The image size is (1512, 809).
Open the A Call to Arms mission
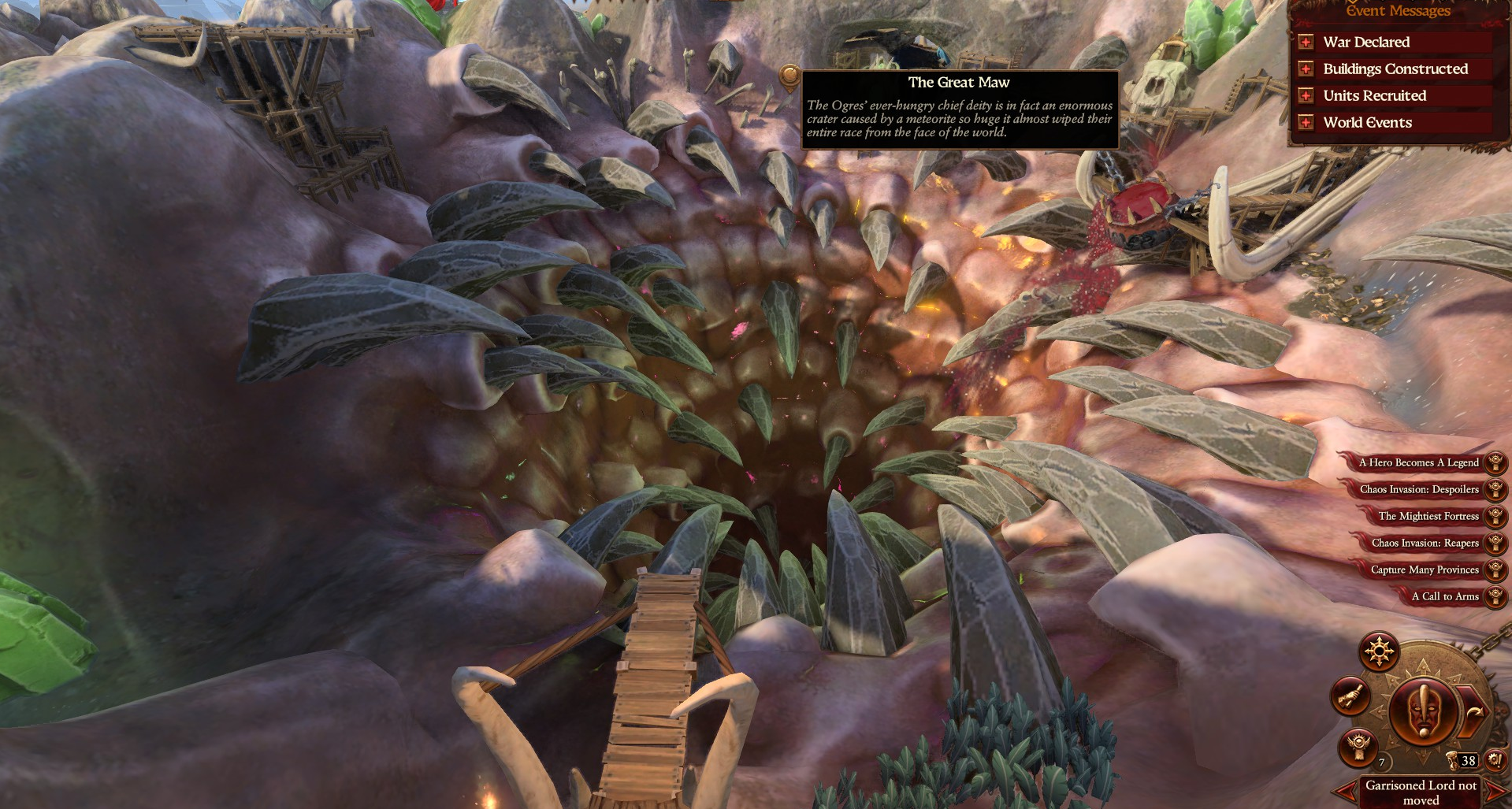tap(1445, 596)
